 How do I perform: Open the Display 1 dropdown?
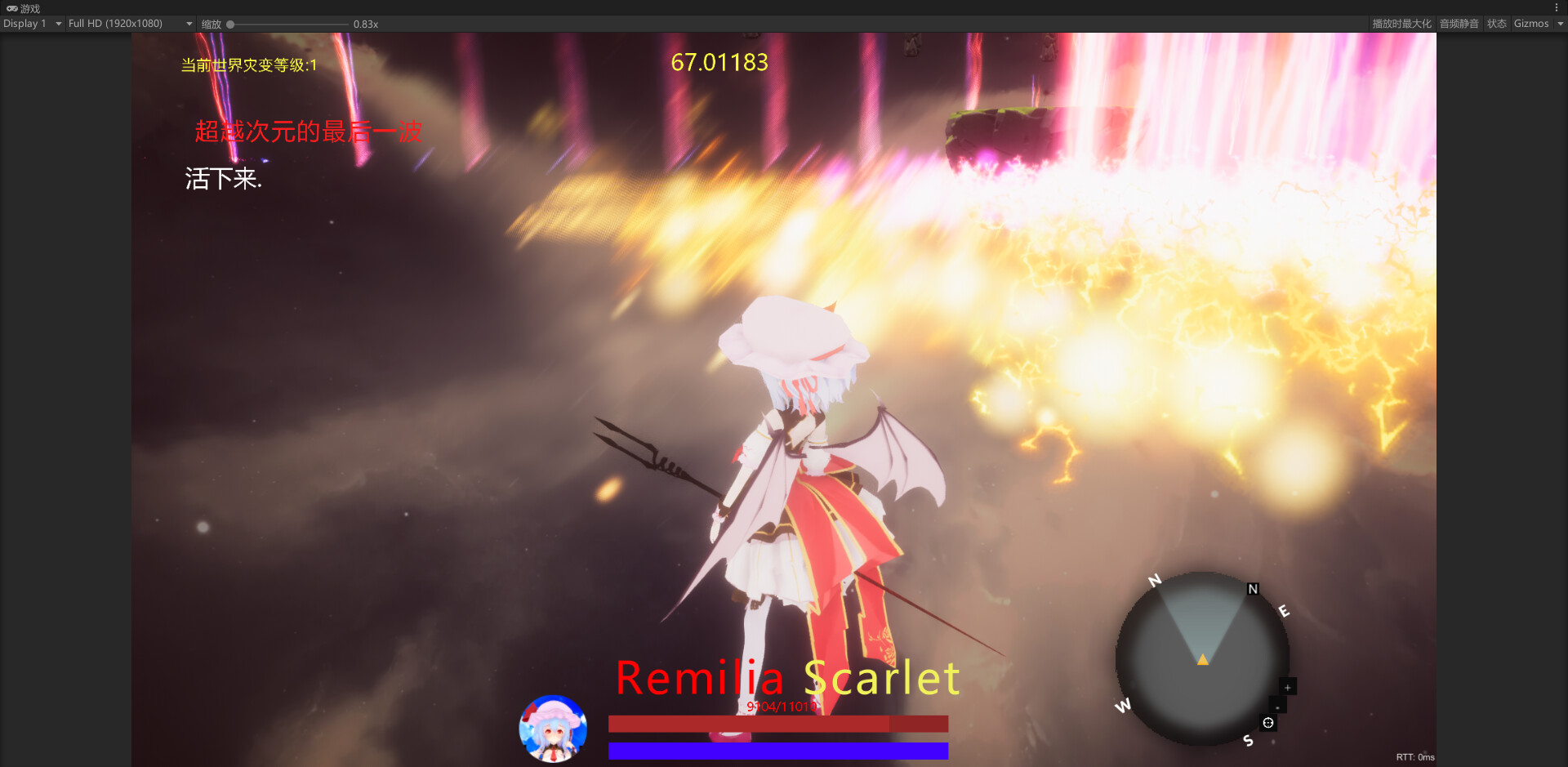coord(31,24)
